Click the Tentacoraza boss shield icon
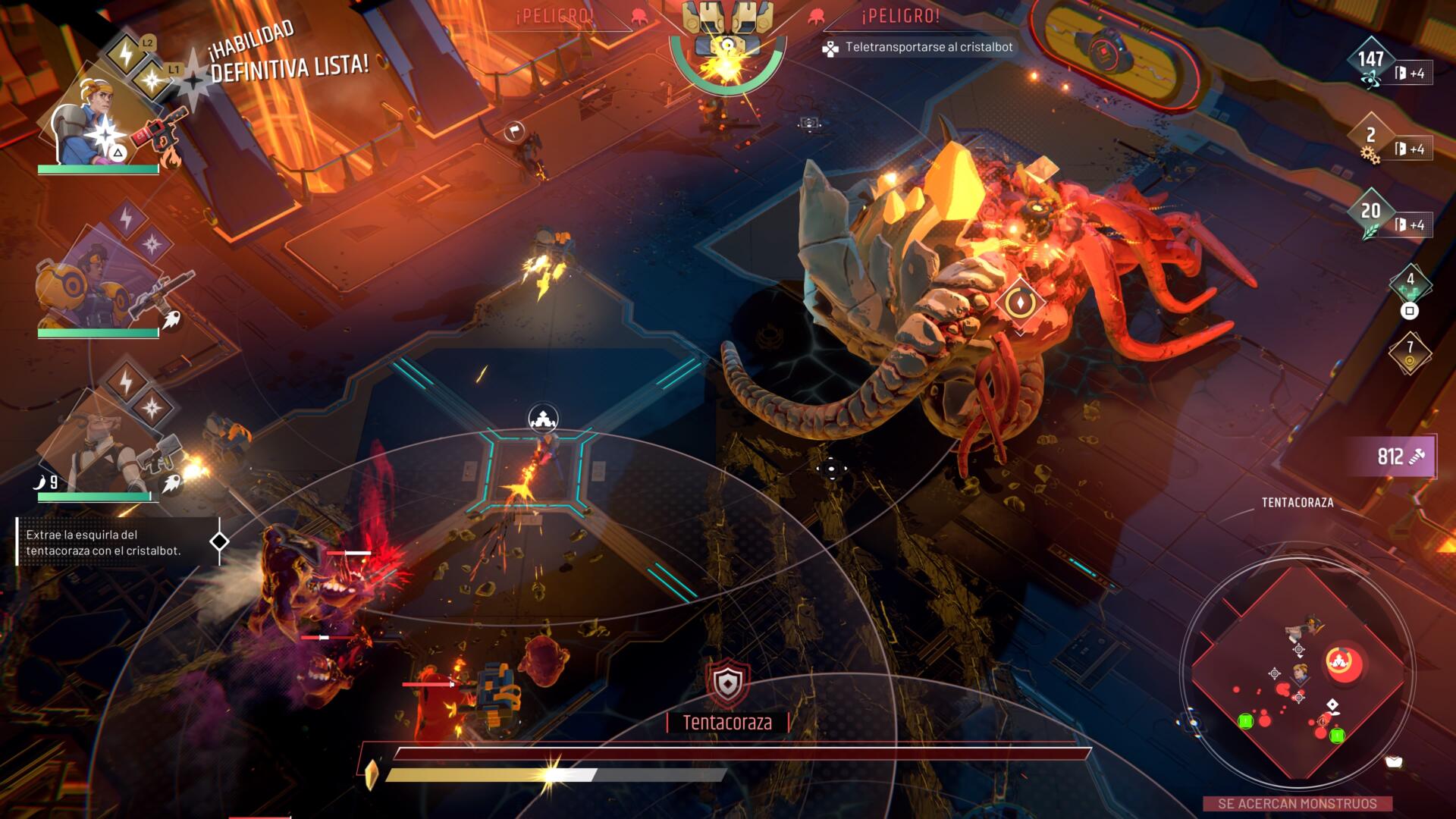Image resolution: width=1456 pixels, height=819 pixels. [x=728, y=682]
